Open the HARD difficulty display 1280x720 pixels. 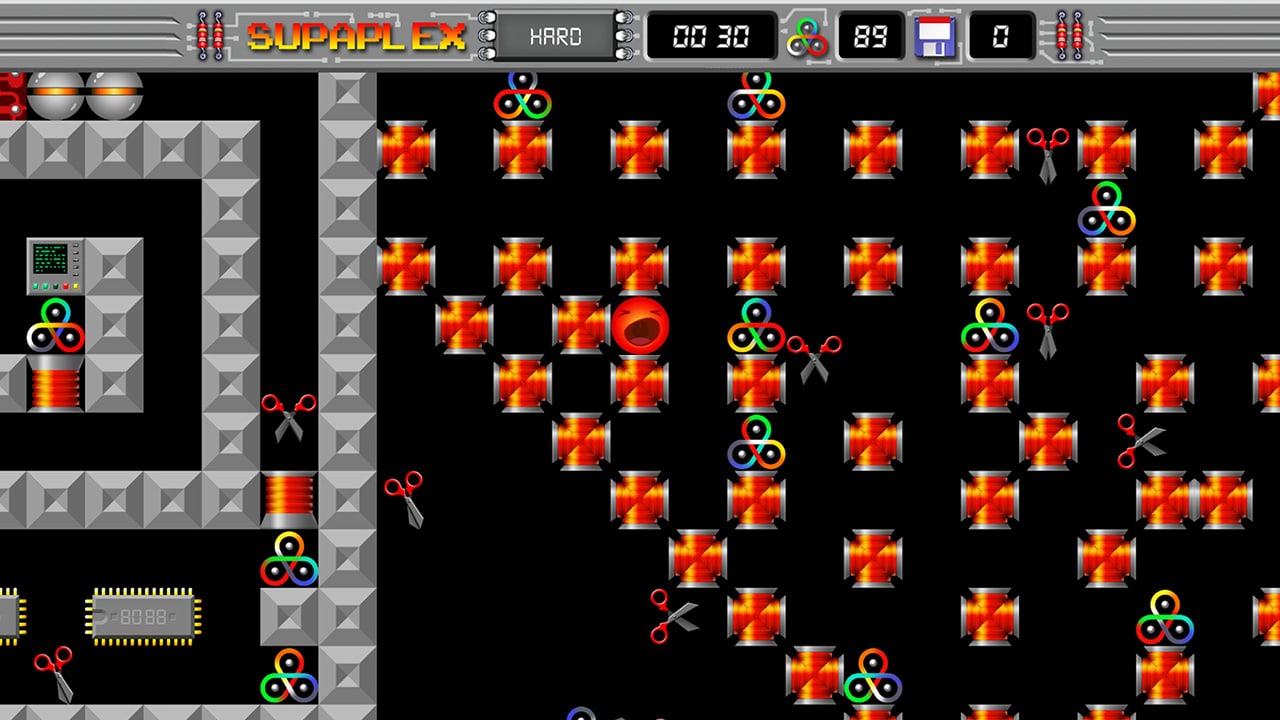[556, 37]
